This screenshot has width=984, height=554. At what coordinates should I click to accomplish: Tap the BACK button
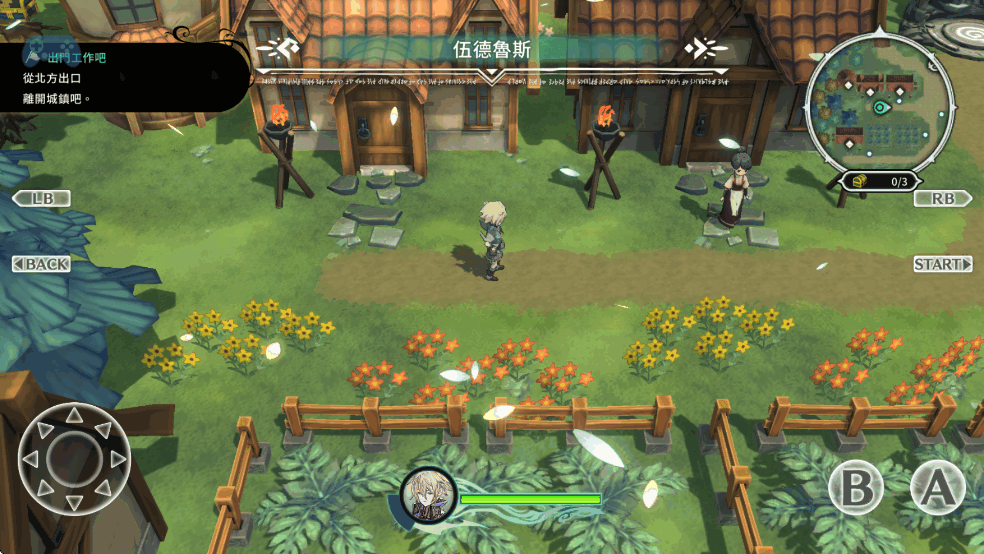(42, 264)
